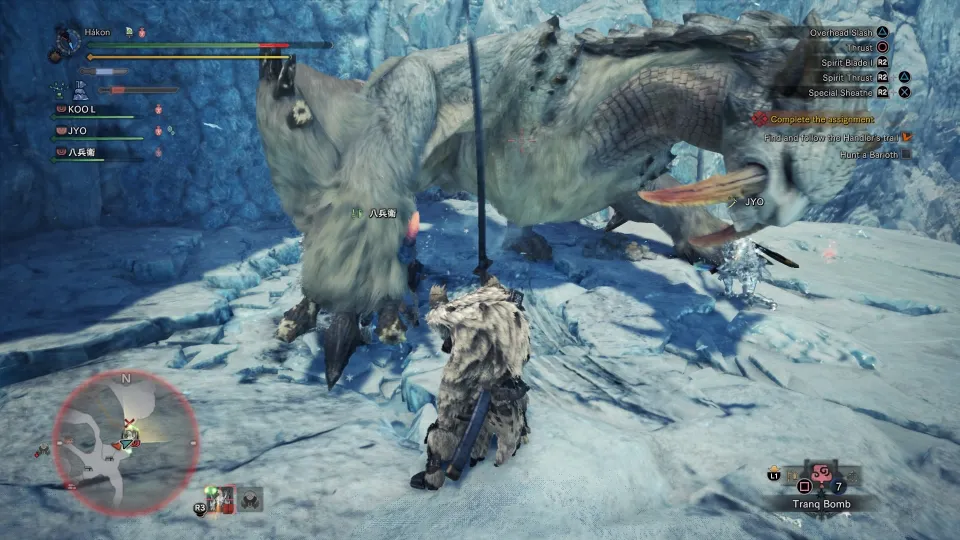
Task: Select the grey mantle specialized tool icon
Action: (250, 498)
